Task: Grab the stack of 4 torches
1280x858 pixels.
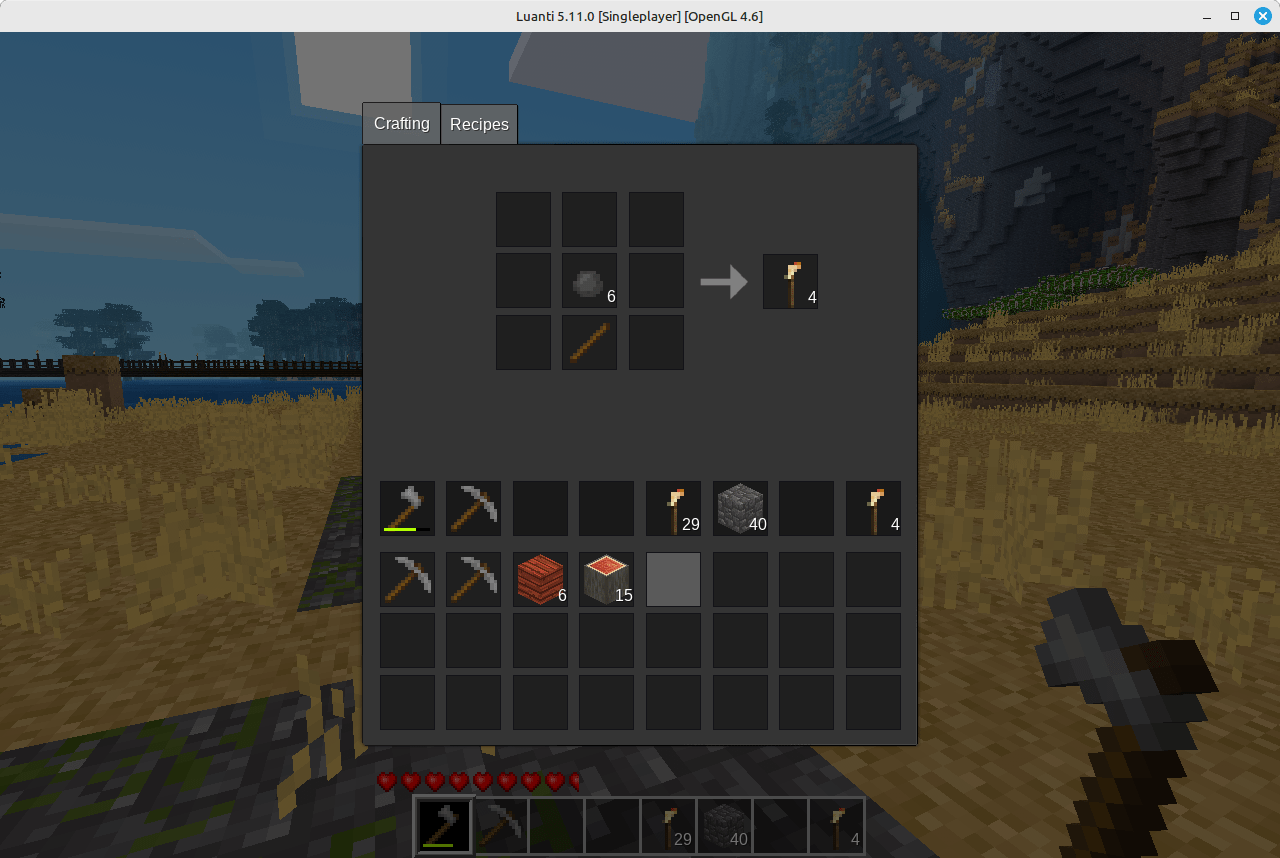Action: pyautogui.click(x=873, y=508)
